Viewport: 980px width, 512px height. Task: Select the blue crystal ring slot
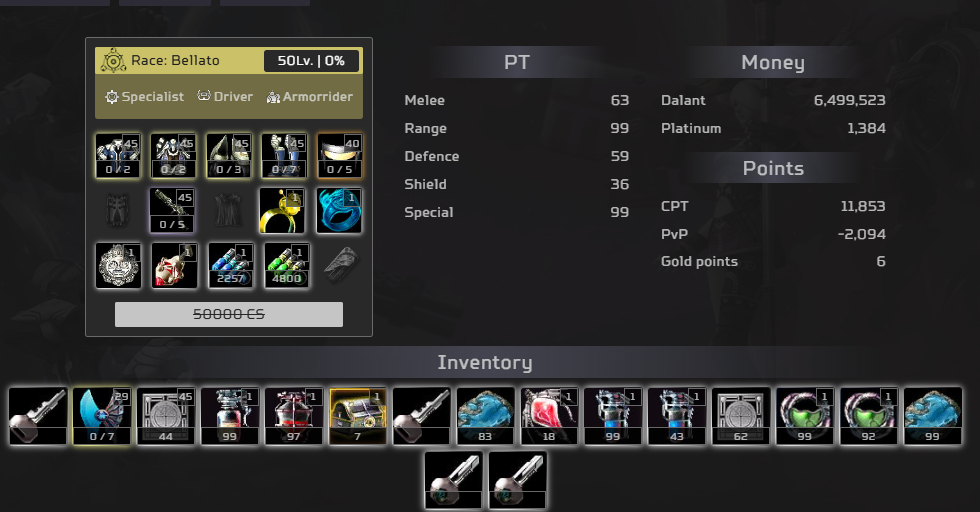[x=339, y=210]
